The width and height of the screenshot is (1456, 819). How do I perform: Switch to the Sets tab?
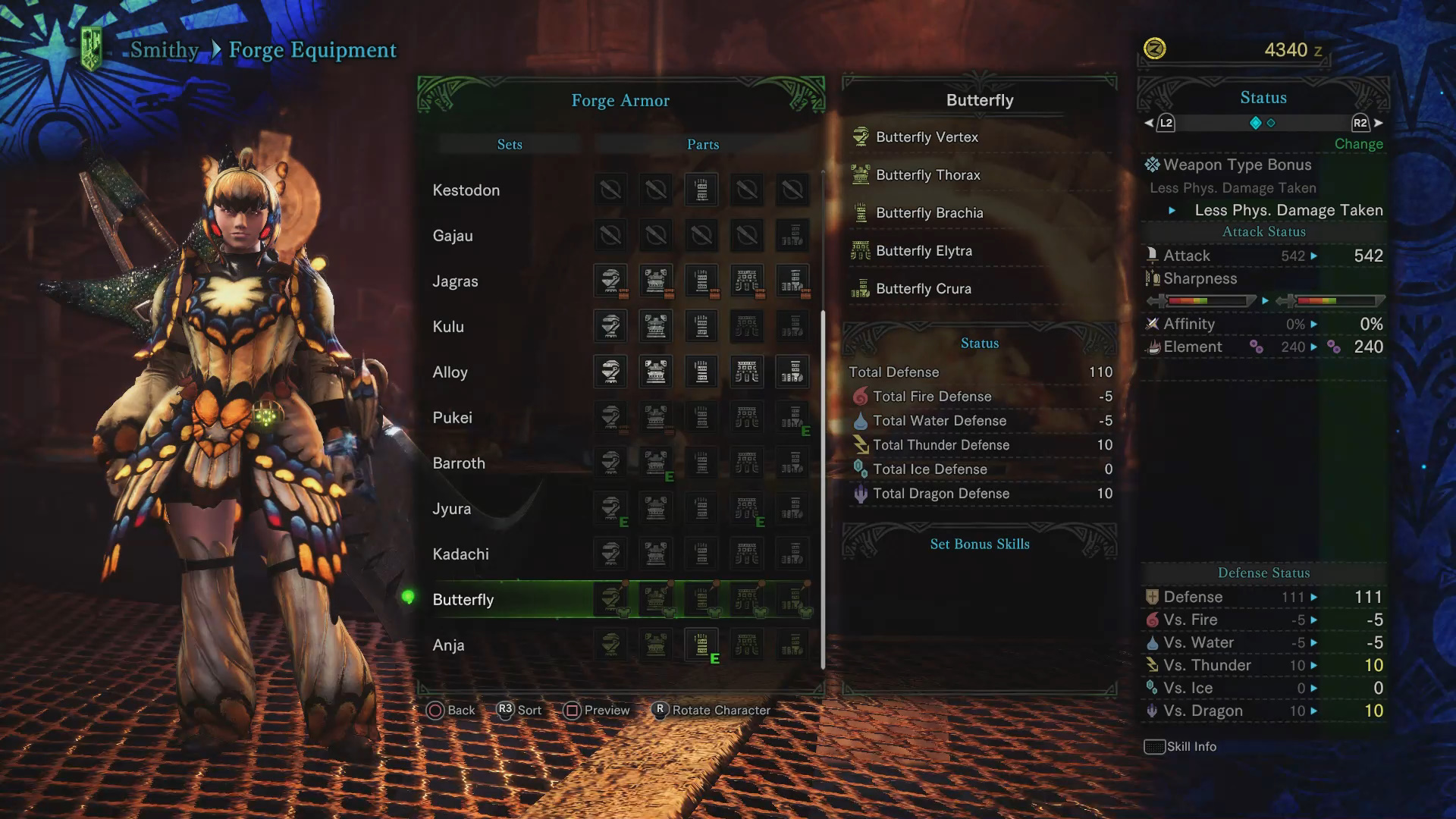pos(509,144)
